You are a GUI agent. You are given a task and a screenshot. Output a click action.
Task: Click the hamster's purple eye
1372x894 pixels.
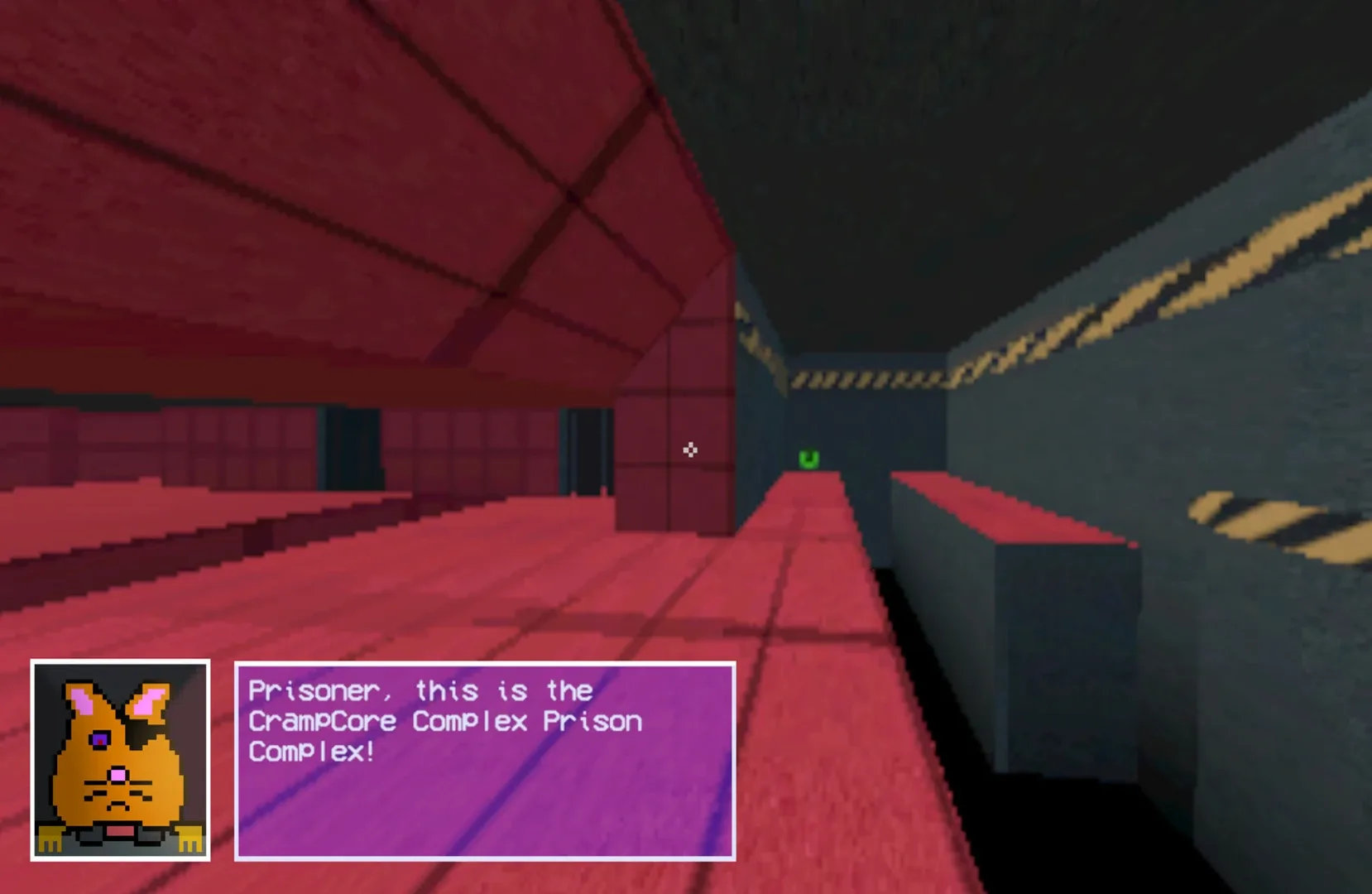(99, 739)
